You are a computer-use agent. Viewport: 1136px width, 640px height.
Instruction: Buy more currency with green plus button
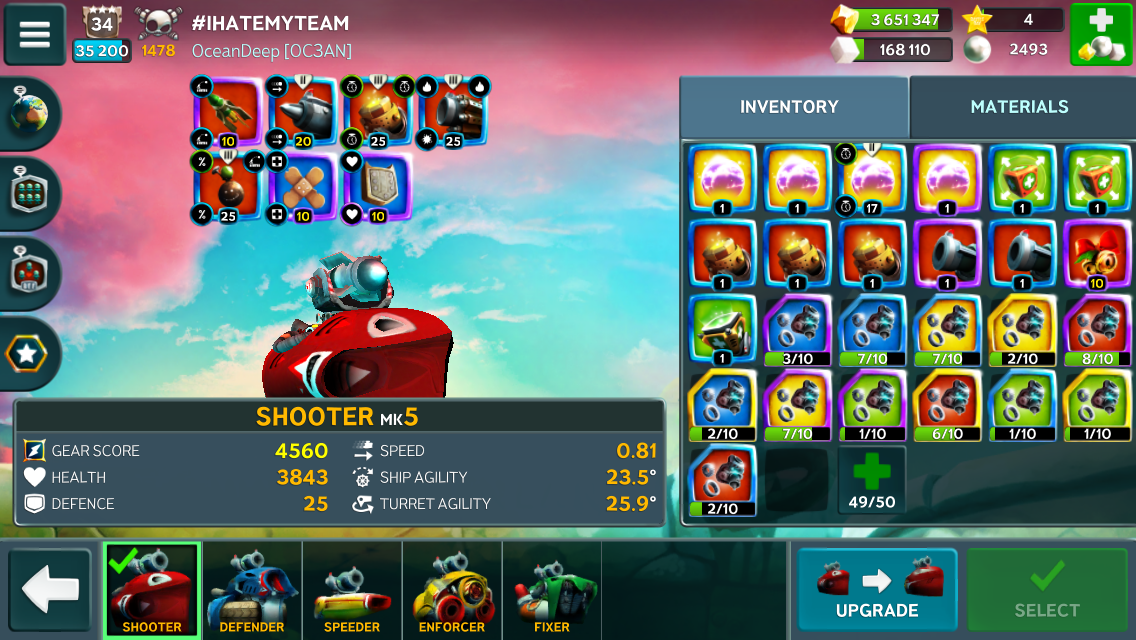point(1101,35)
